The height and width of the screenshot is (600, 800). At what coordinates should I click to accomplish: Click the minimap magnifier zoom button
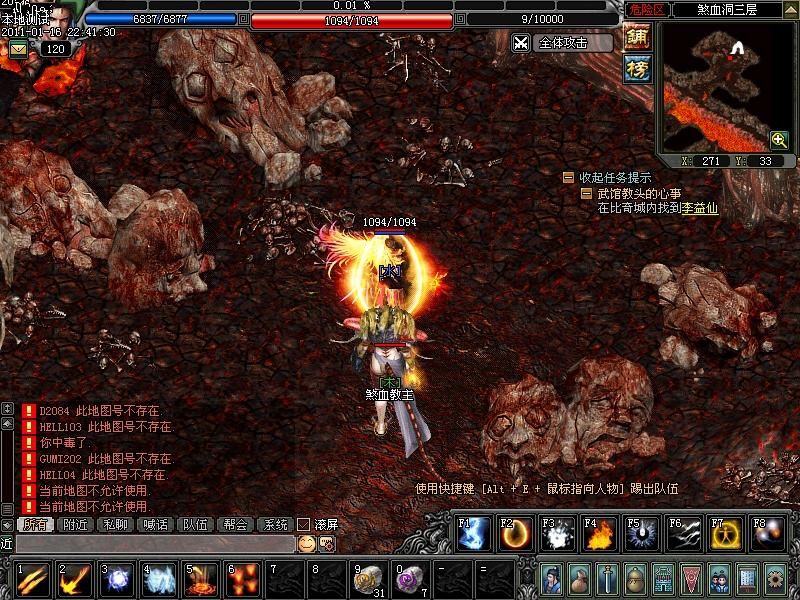(779, 140)
